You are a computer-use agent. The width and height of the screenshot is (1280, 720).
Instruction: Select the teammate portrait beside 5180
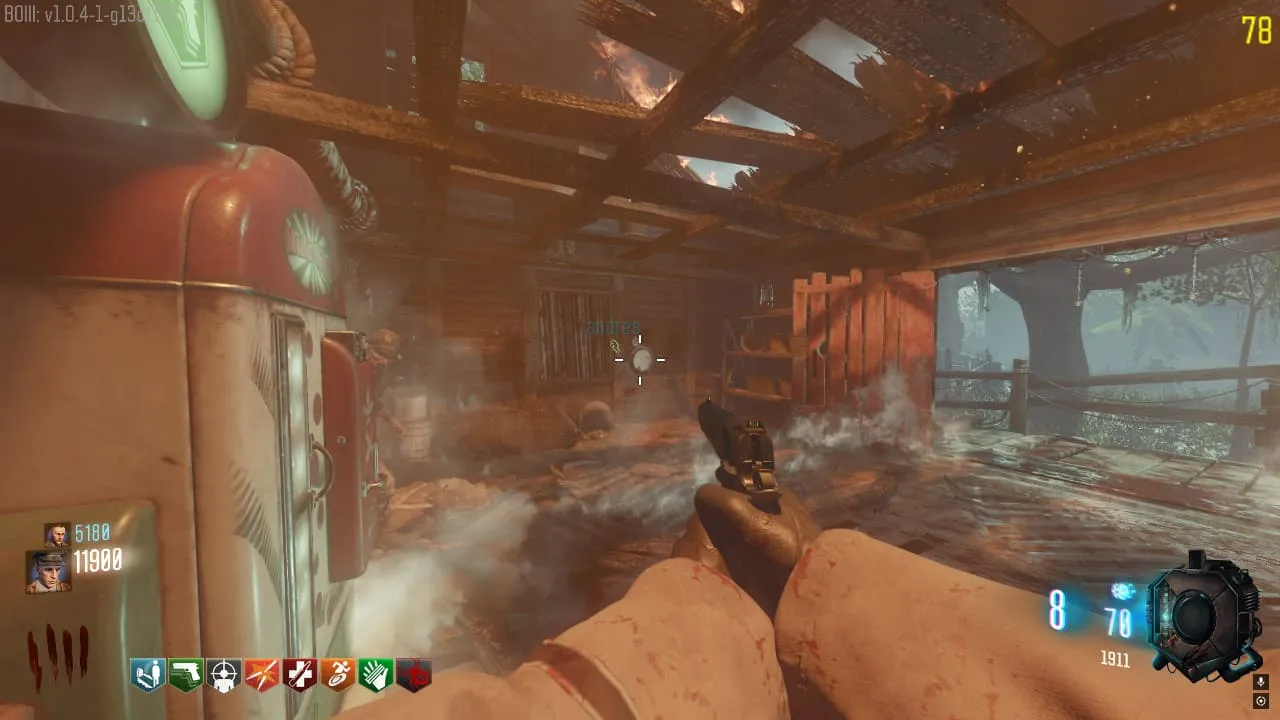56,534
